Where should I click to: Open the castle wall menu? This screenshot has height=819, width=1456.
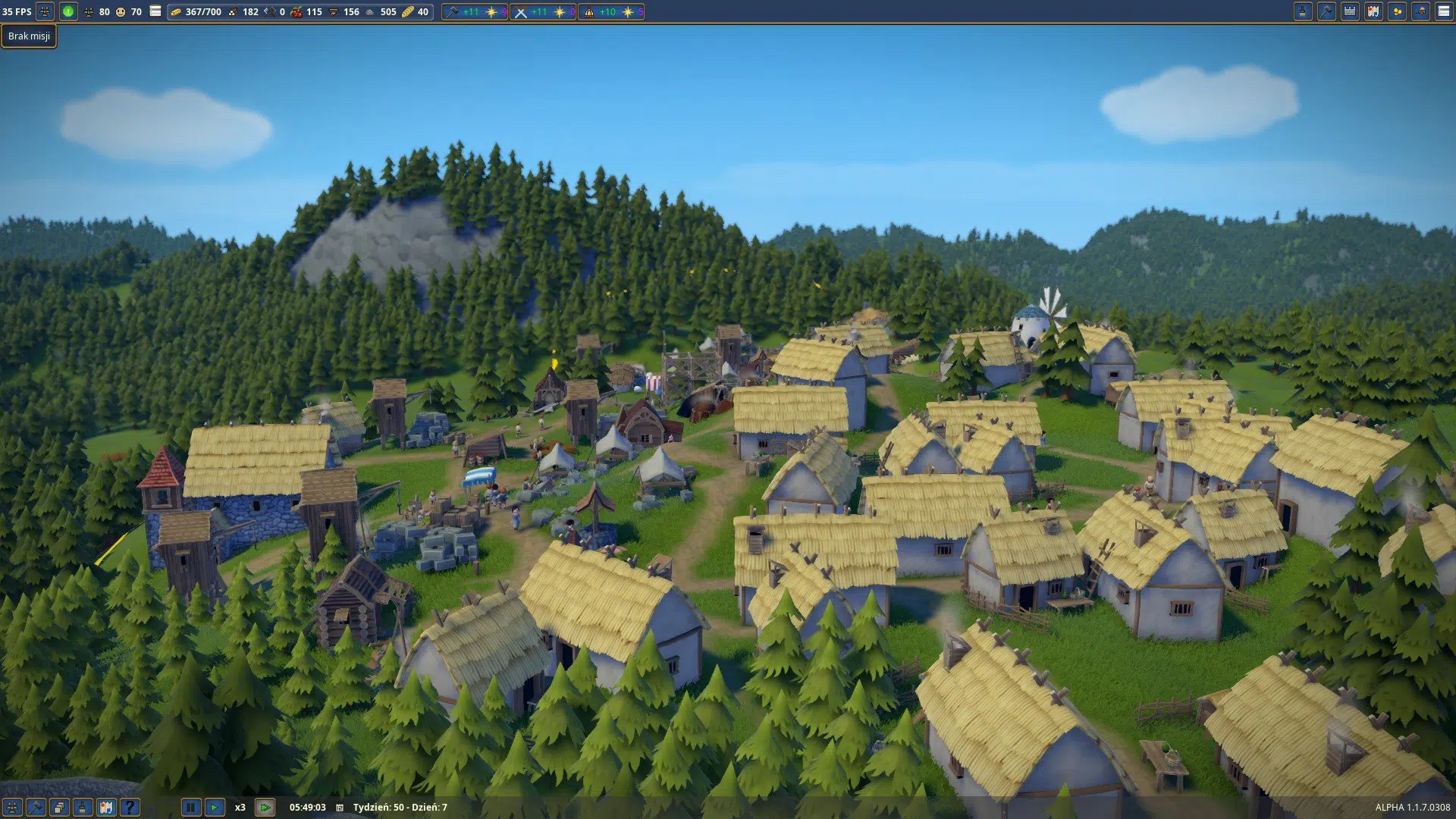[1350, 11]
